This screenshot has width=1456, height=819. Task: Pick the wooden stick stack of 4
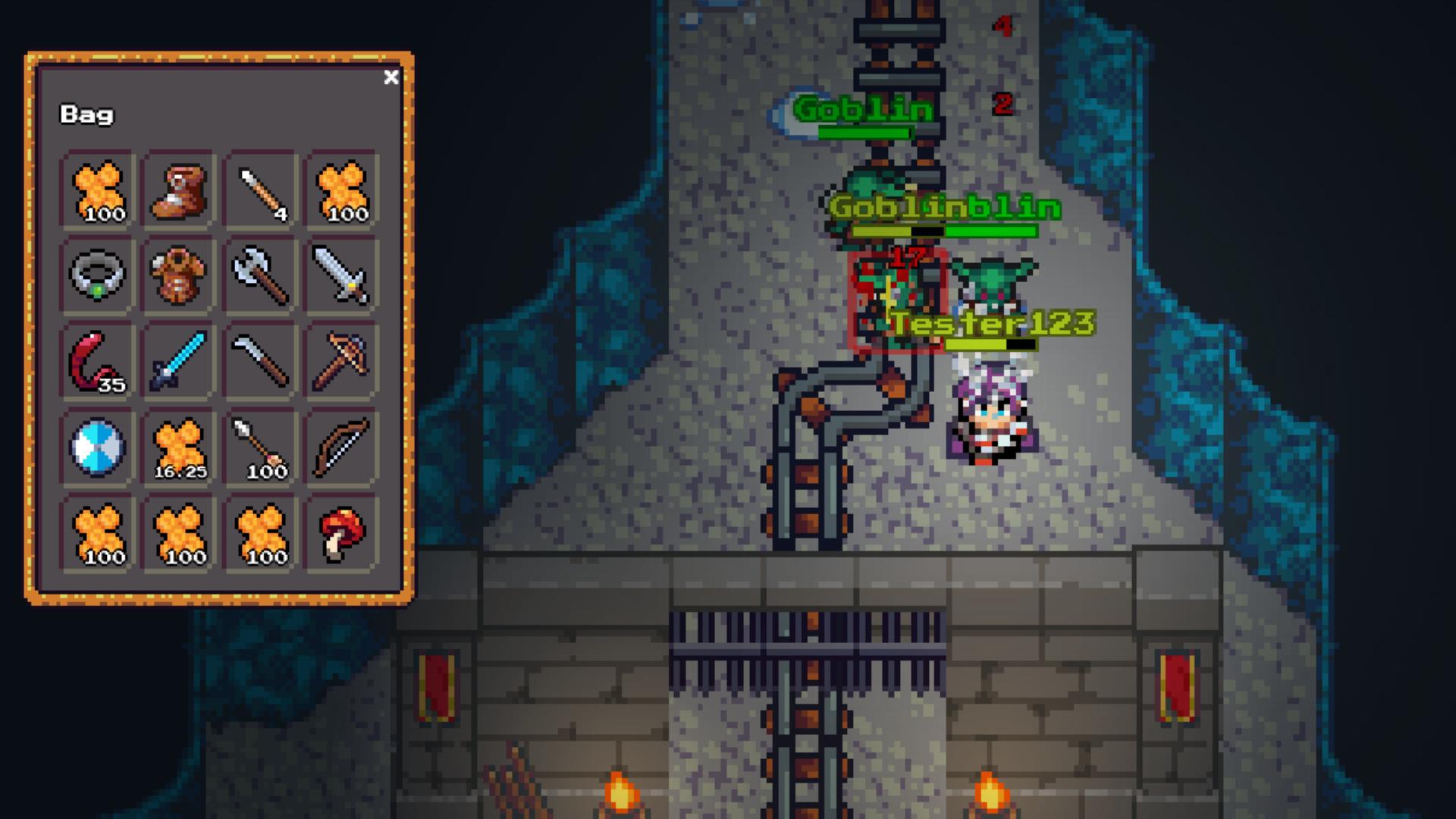(261, 190)
